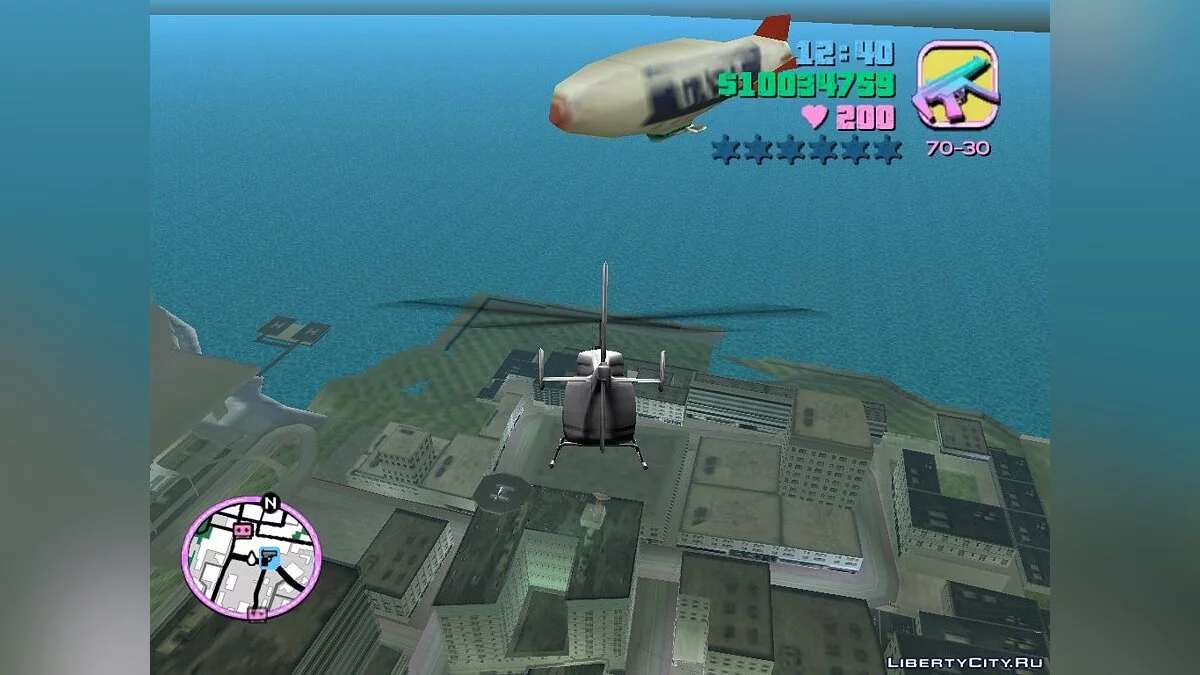1200x675 pixels.
Task: Click the blue pistol gun shop marker
Action: (267, 557)
